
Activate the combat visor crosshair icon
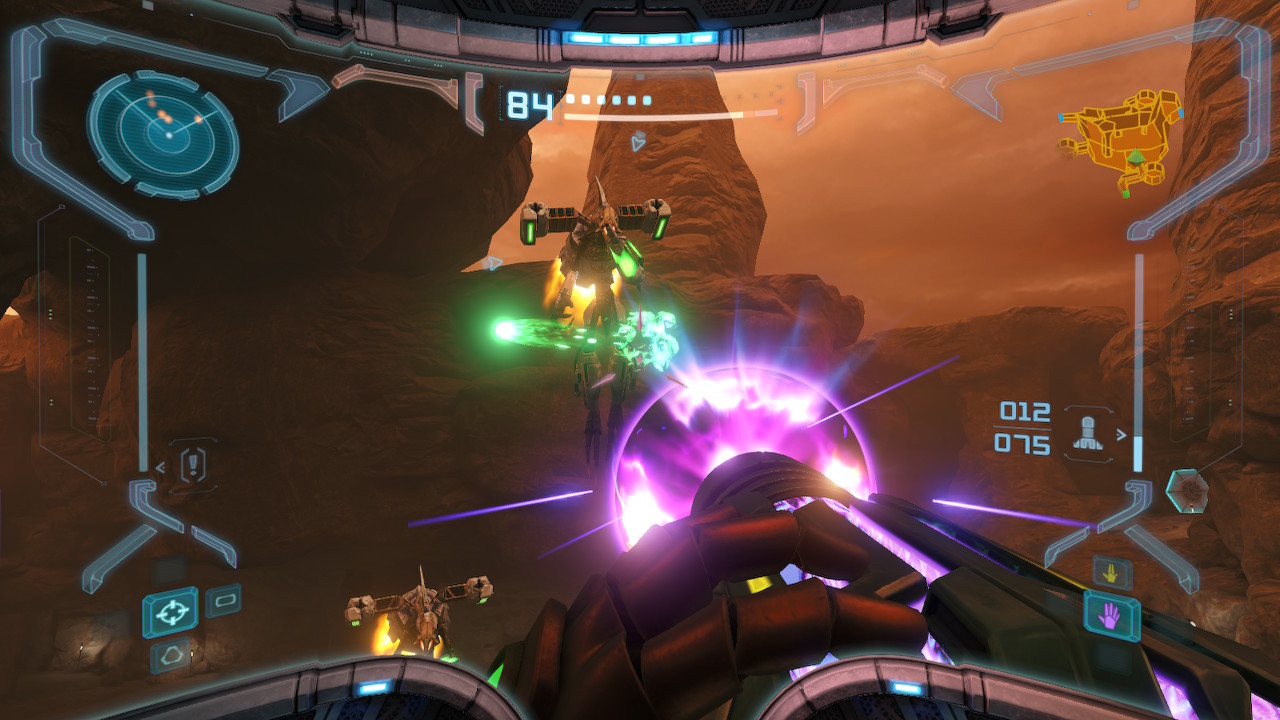(170, 612)
